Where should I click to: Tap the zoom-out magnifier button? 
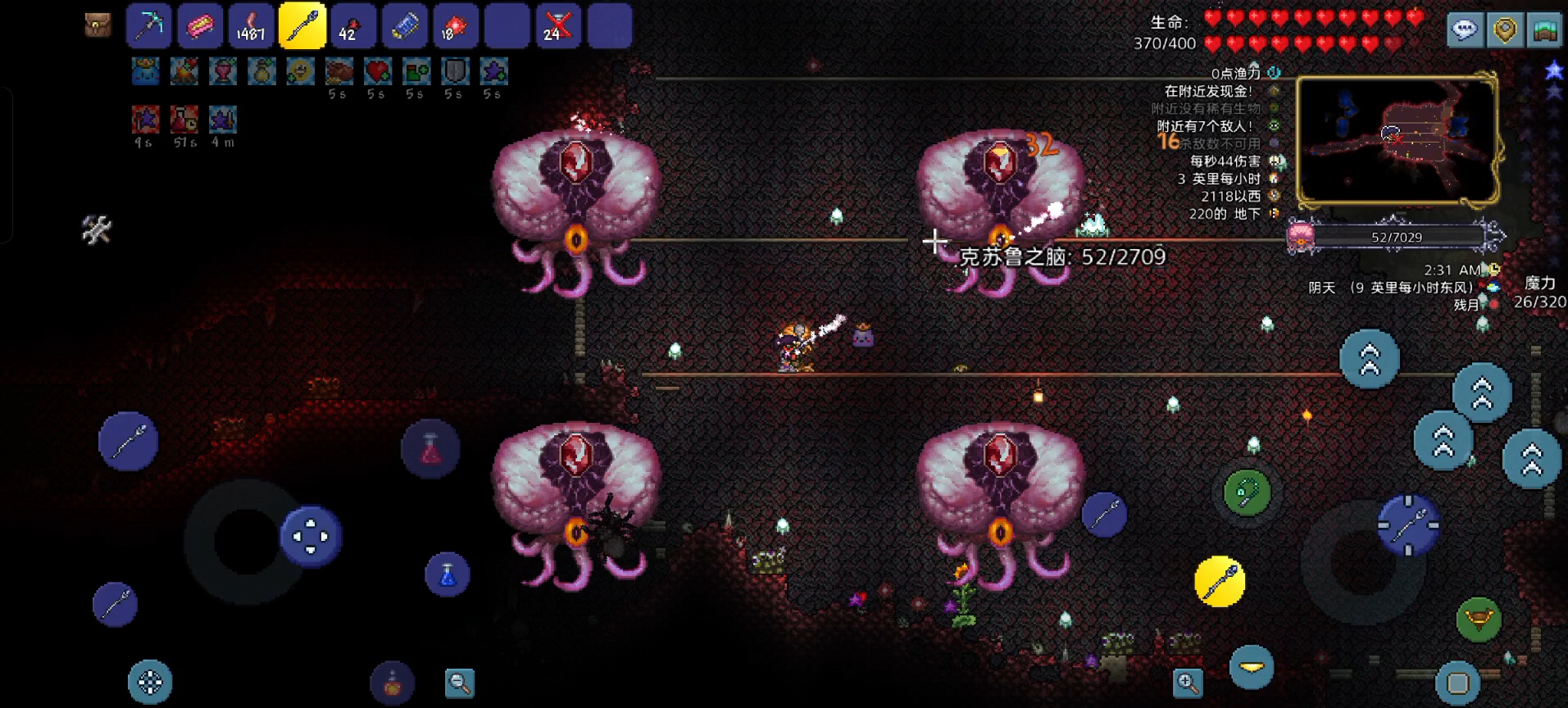point(460,683)
